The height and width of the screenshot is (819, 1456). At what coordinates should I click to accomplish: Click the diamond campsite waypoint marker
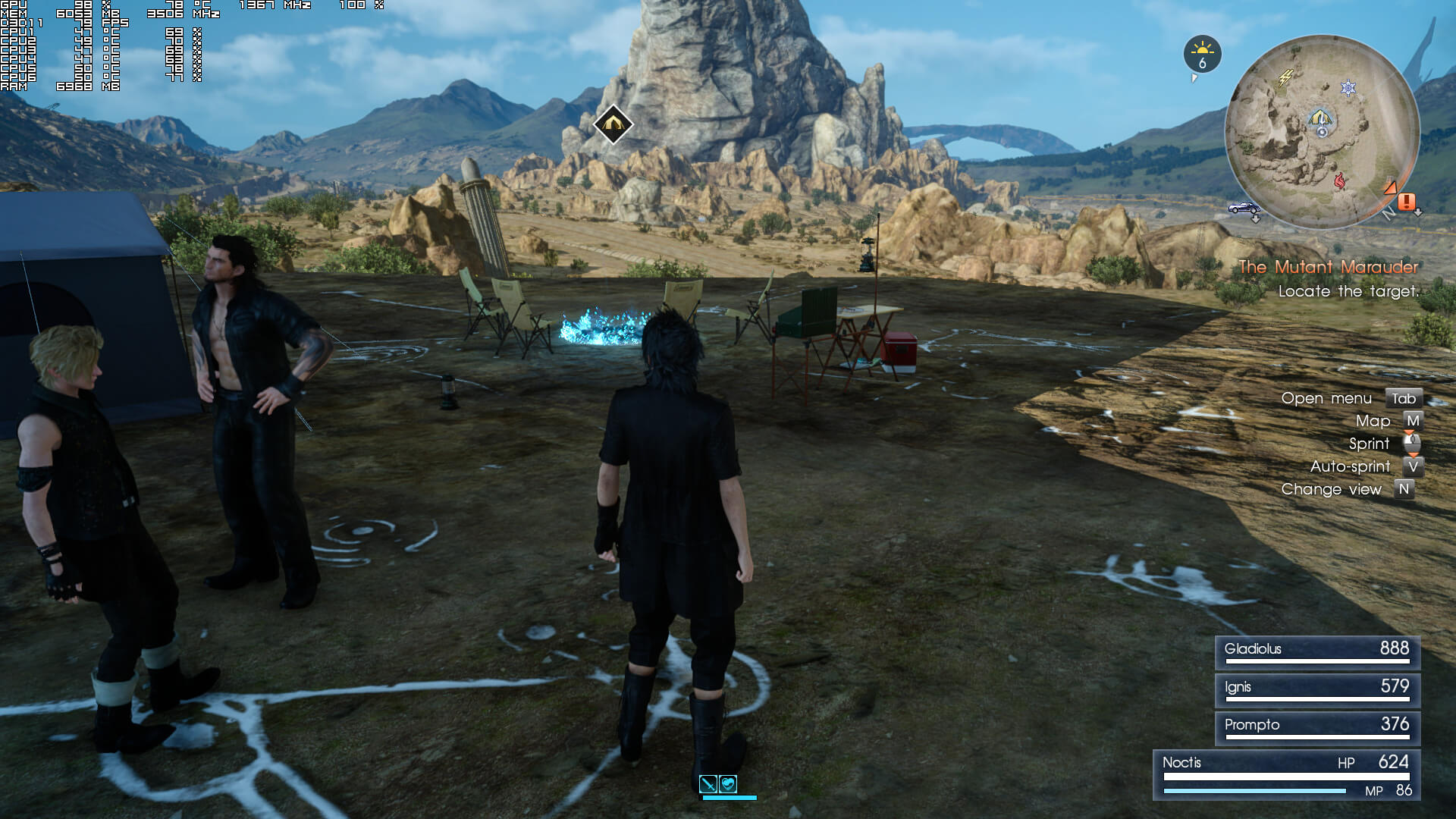[x=613, y=124]
